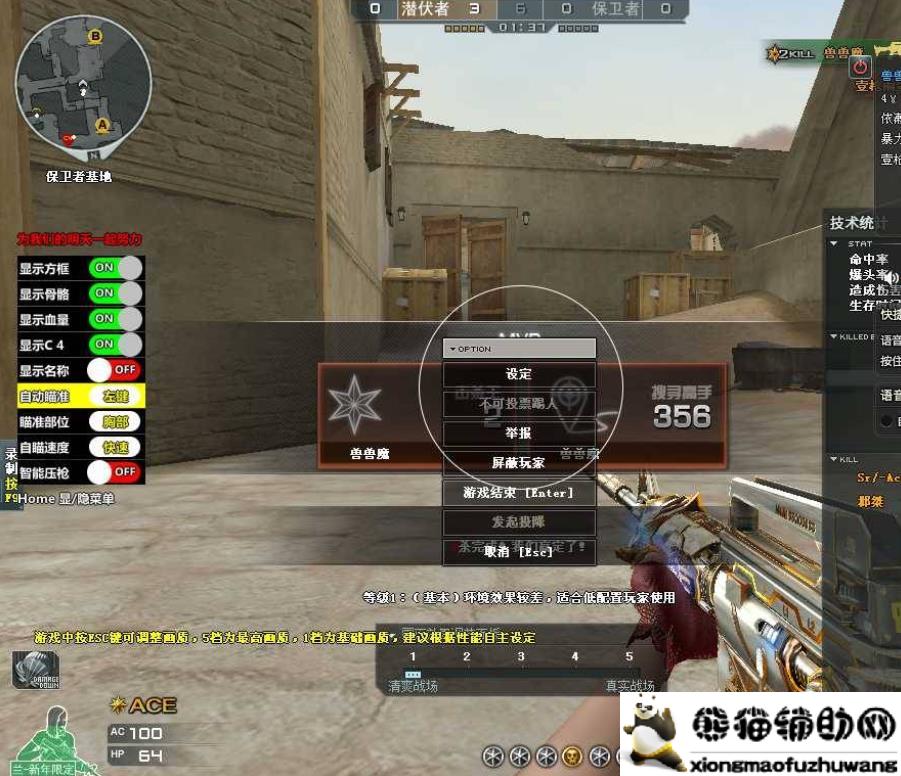Image resolution: width=901 pixels, height=776 pixels.
Task: Change the 自瞄速度 快速 option
Action: (115, 447)
